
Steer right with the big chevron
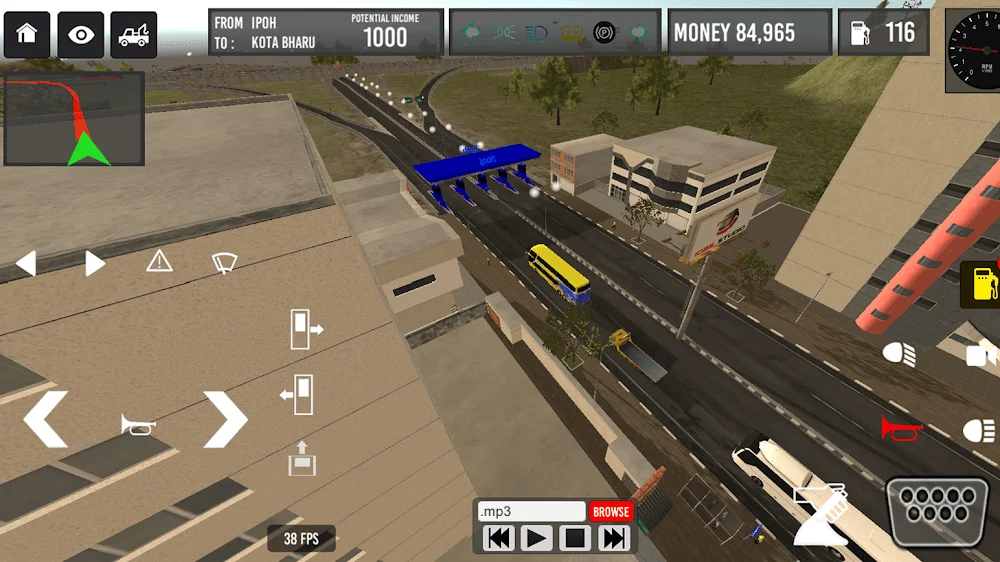225,419
